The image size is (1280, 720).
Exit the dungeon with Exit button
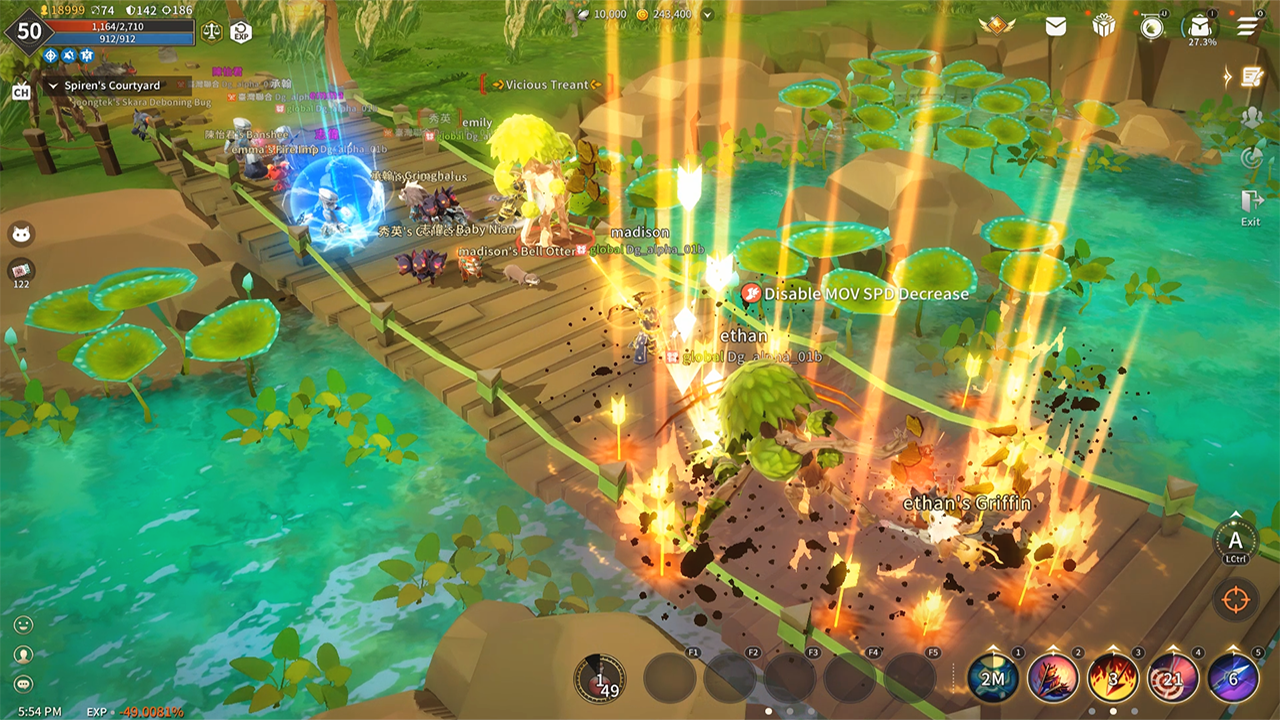coord(1251,205)
